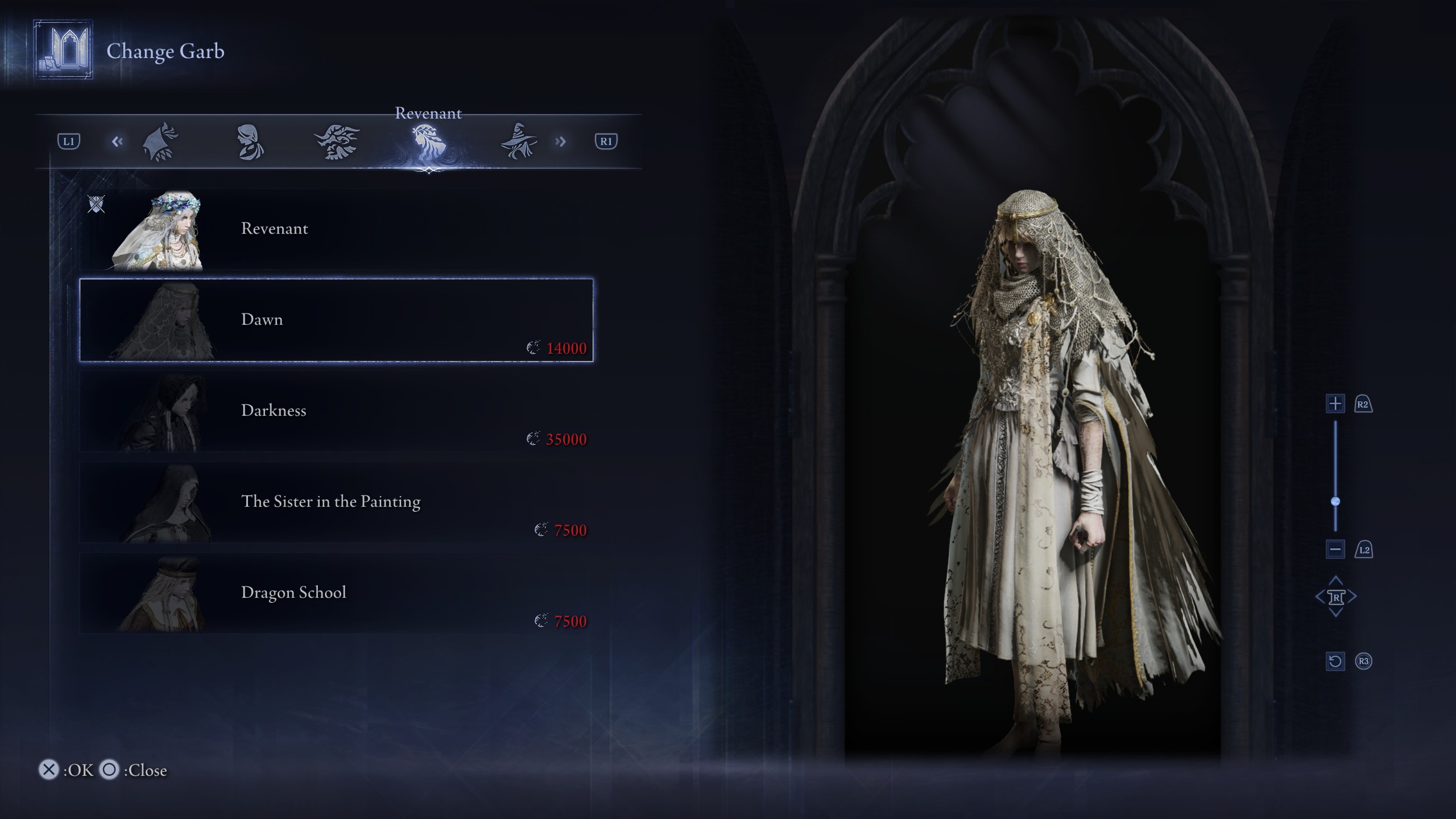Zoom in the preview with plus button
The image size is (1456, 819).
[1335, 404]
